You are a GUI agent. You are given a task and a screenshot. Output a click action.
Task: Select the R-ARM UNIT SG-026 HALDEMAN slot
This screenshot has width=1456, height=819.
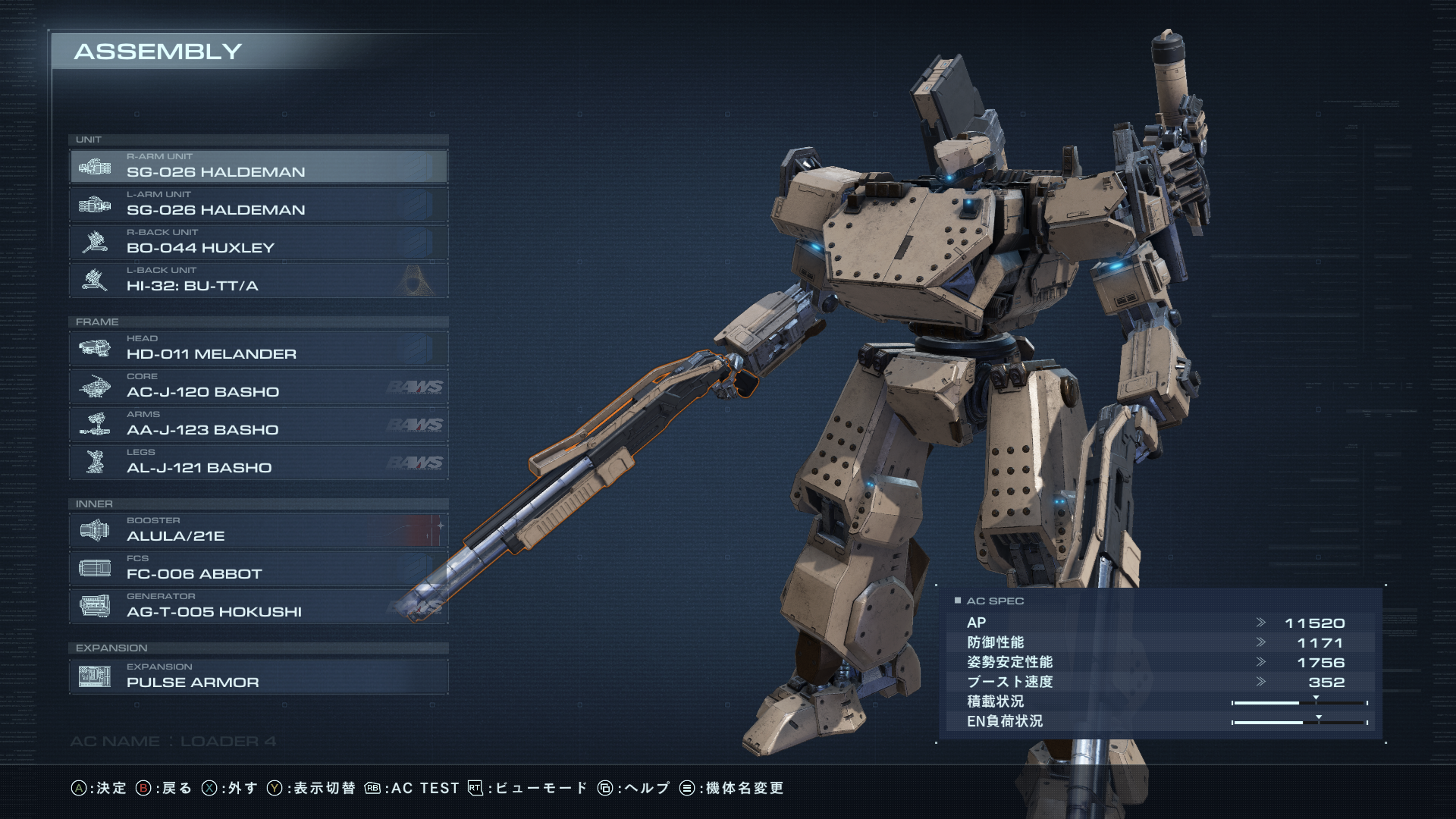[x=258, y=166]
